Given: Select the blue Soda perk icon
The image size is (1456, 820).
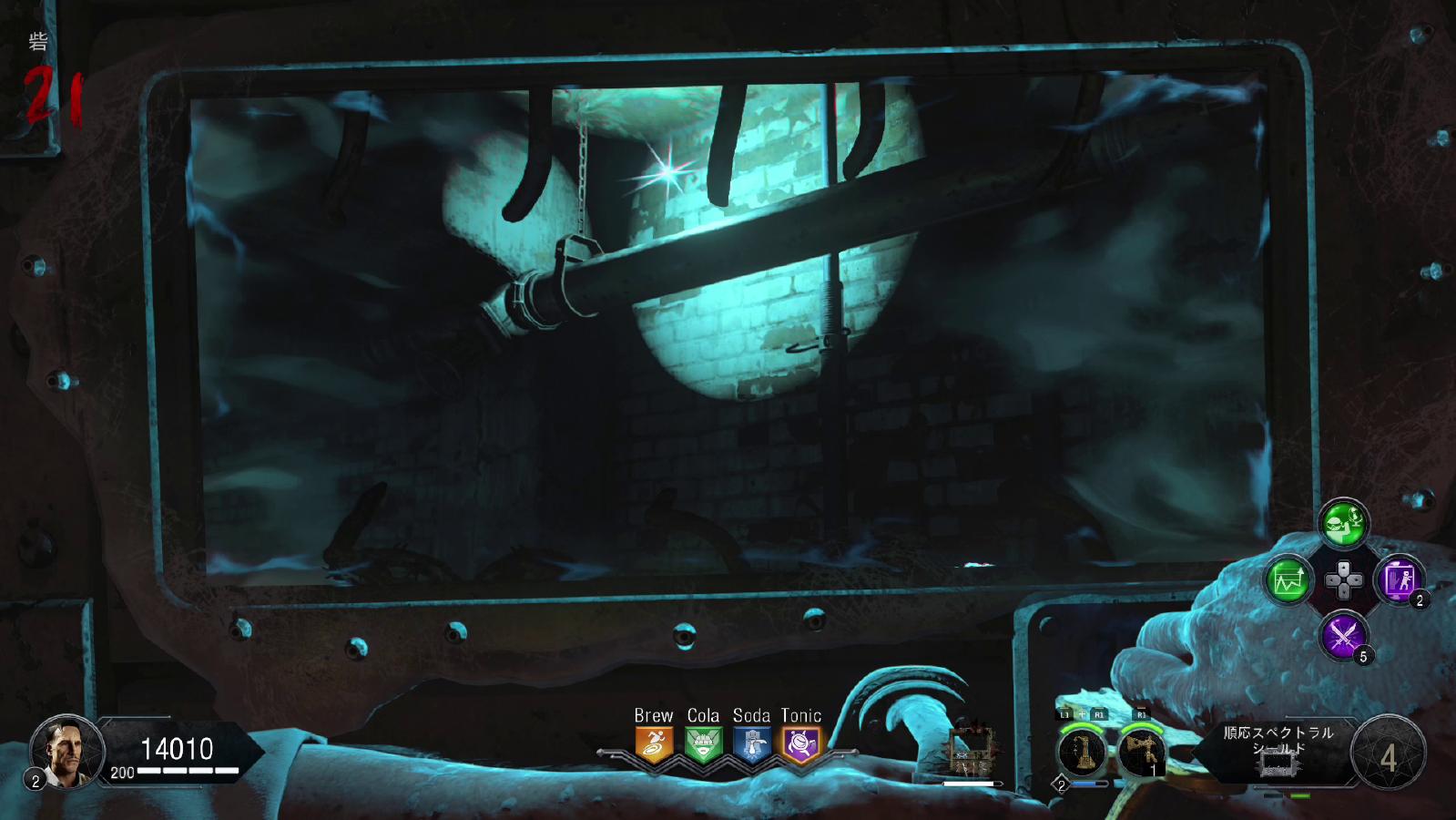Looking at the screenshot, I should 752,744.
